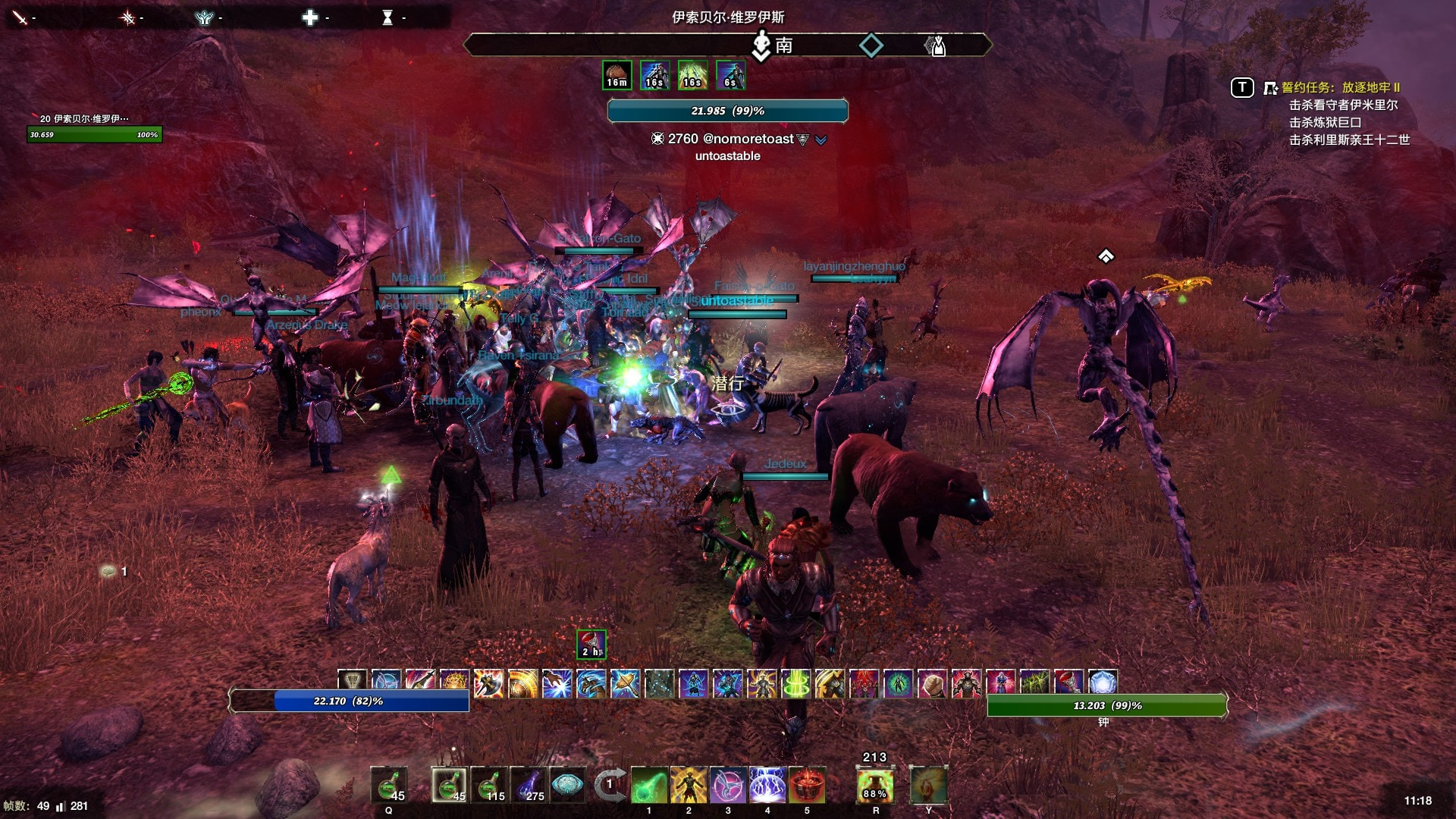Viewport: 1456px width, 819px height.
Task: Use the companion ability bound to Y
Action: tap(928, 785)
